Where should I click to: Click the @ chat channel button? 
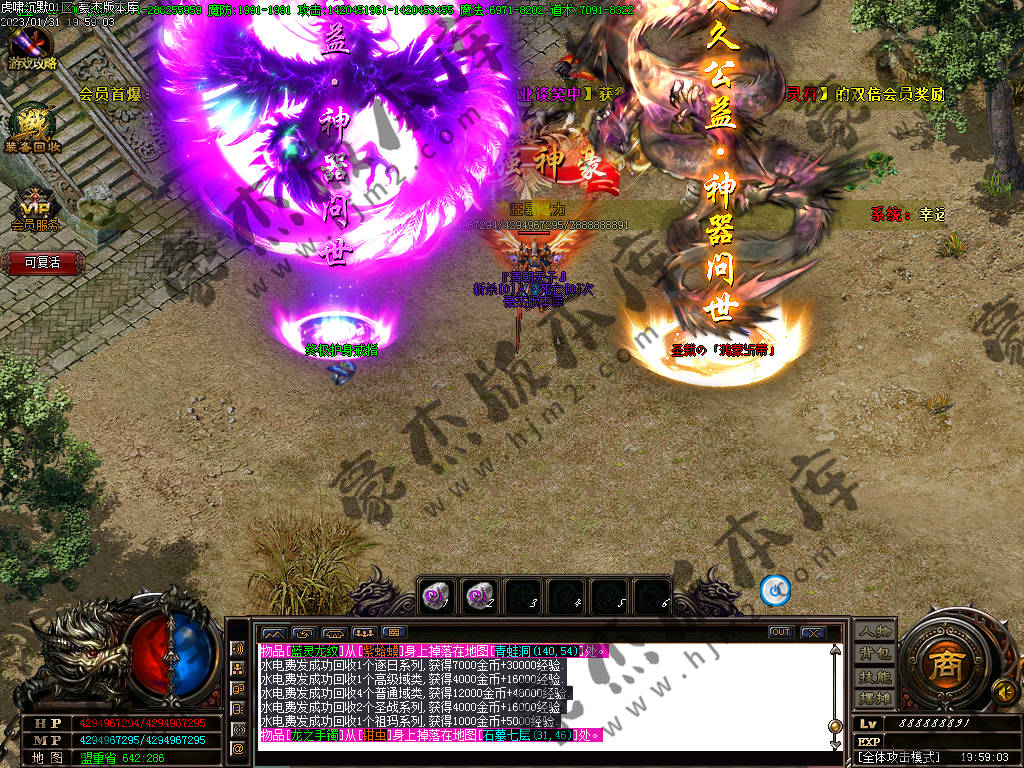(x=238, y=747)
